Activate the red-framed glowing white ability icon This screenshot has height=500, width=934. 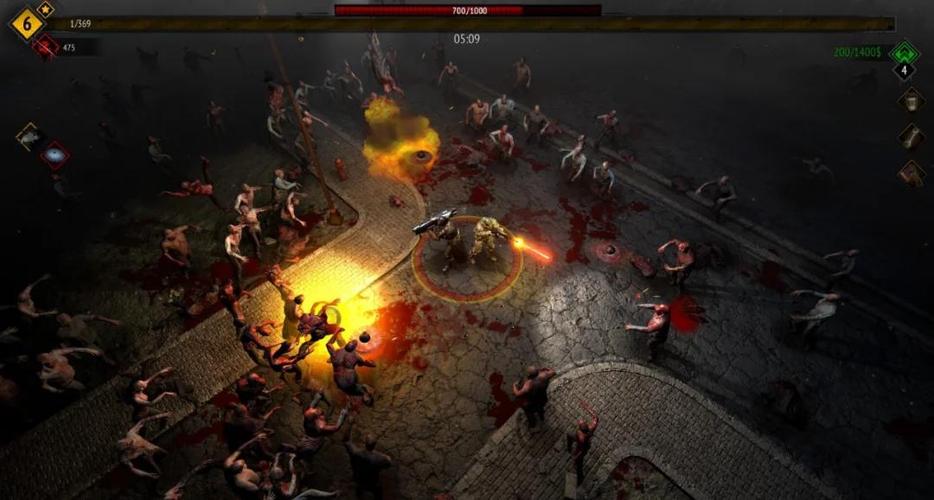point(54,155)
